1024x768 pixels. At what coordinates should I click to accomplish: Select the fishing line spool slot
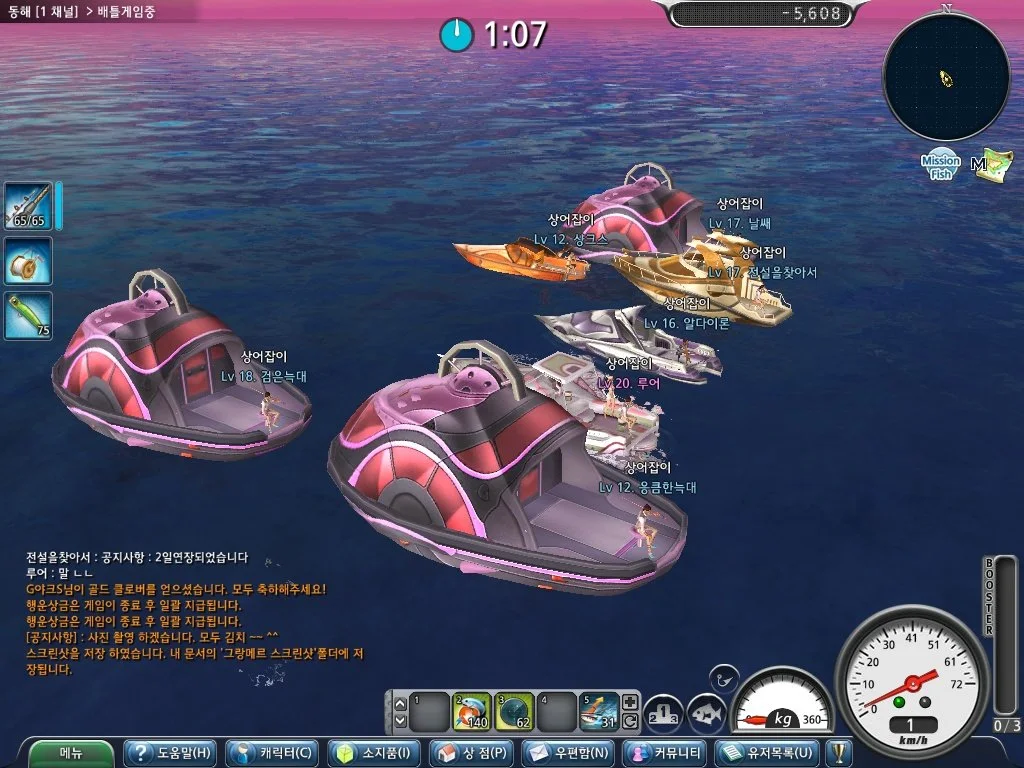[x=28, y=261]
